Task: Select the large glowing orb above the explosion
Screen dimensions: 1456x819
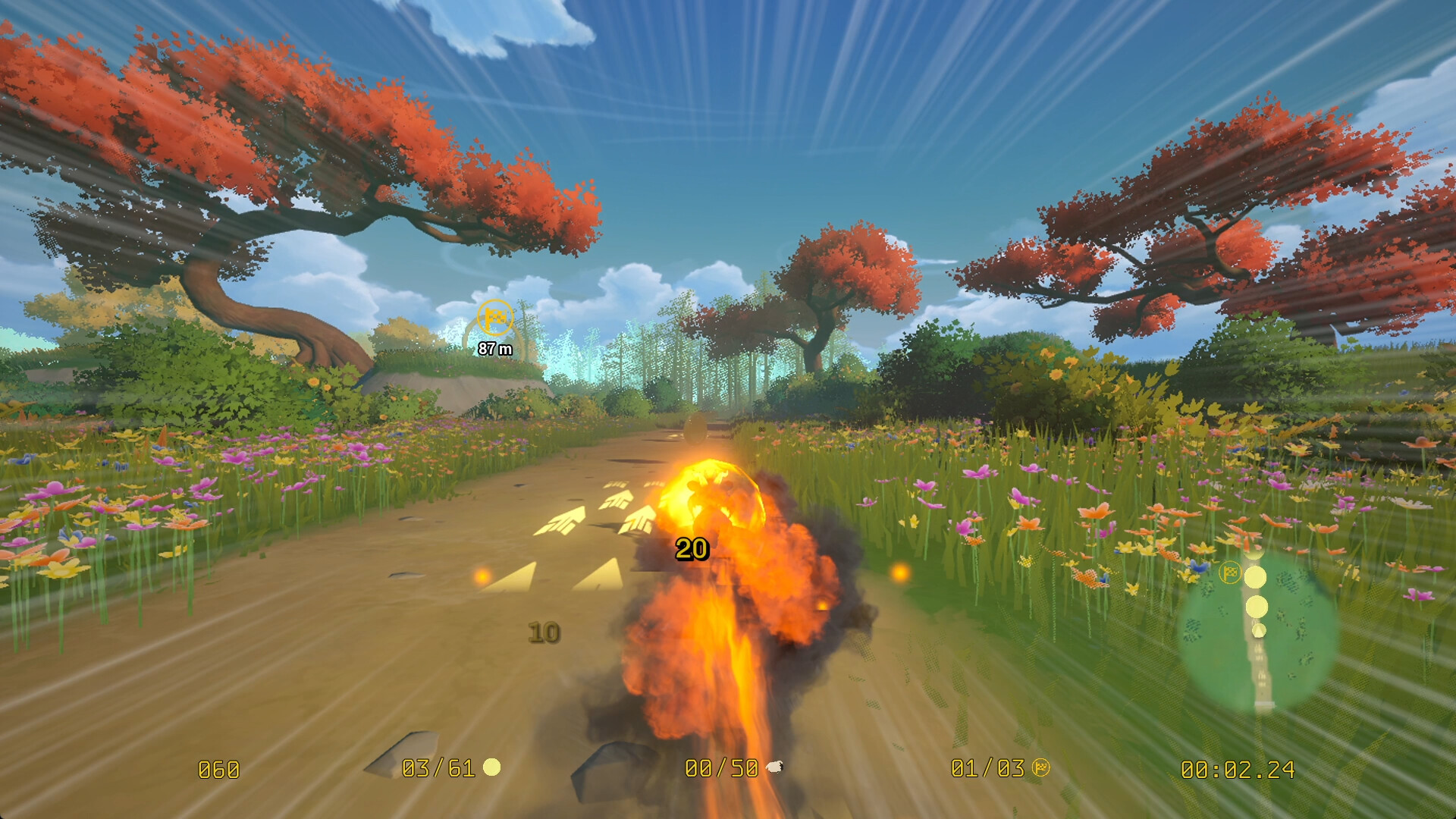Action: click(711, 493)
